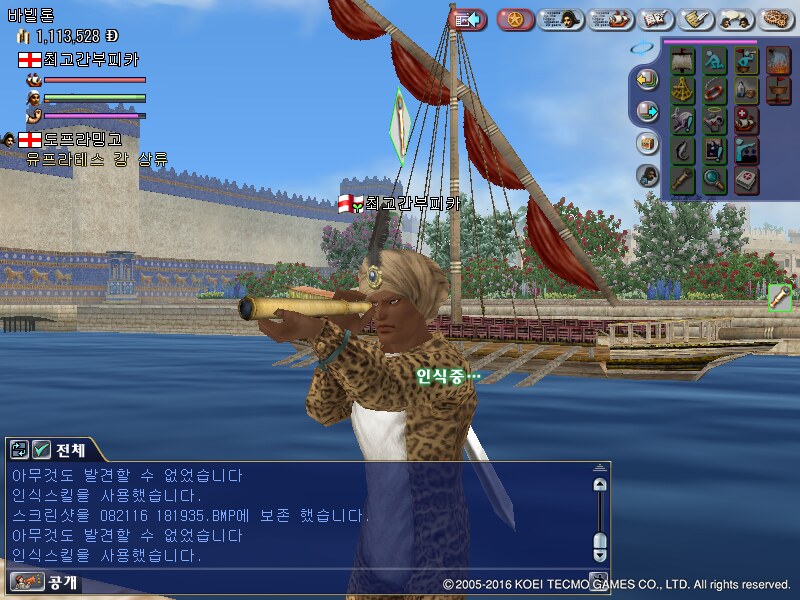The width and height of the screenshot is (800, 600).
Task: Use the sextant surveying skill
Action: pos(683,91)
